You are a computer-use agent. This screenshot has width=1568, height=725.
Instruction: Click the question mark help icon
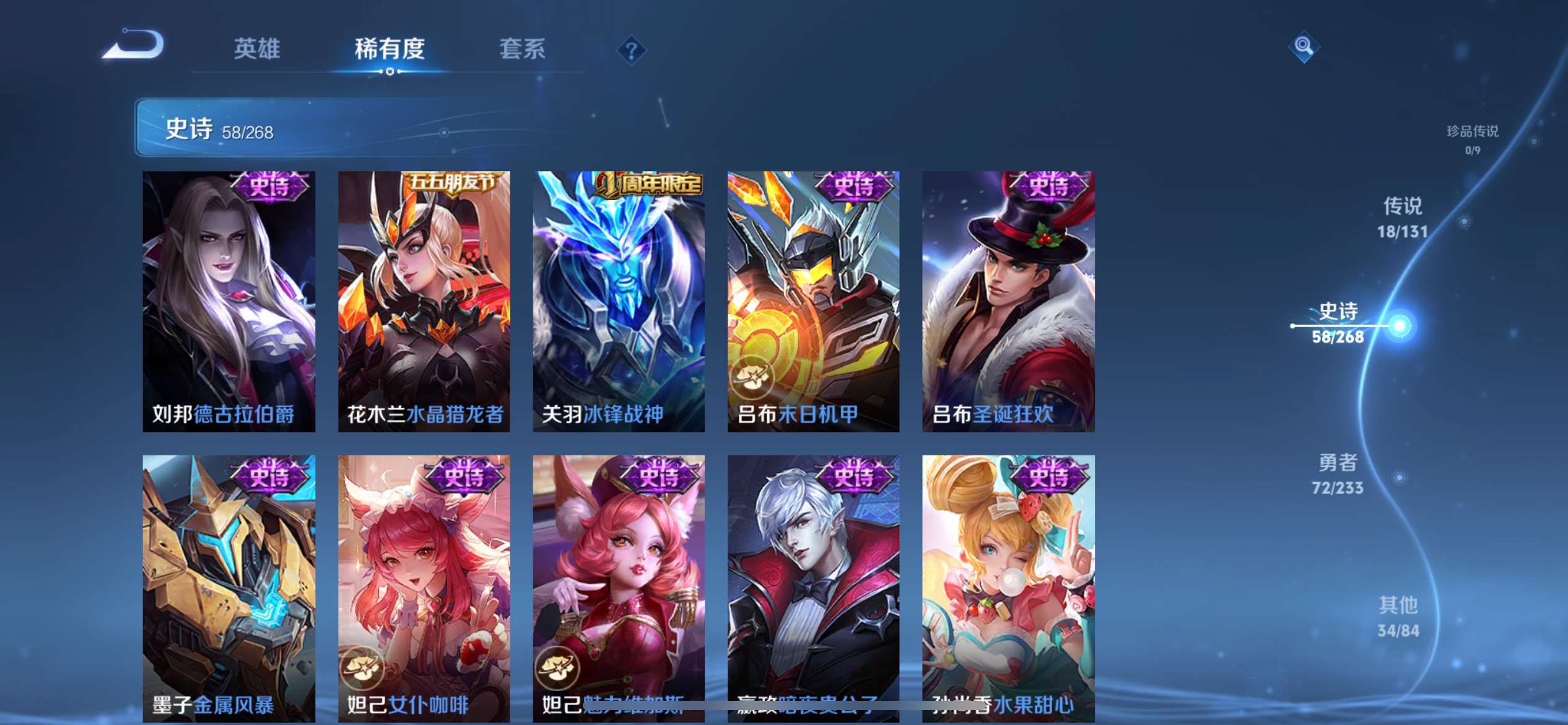pyautogui.click(x=630, y=48)
